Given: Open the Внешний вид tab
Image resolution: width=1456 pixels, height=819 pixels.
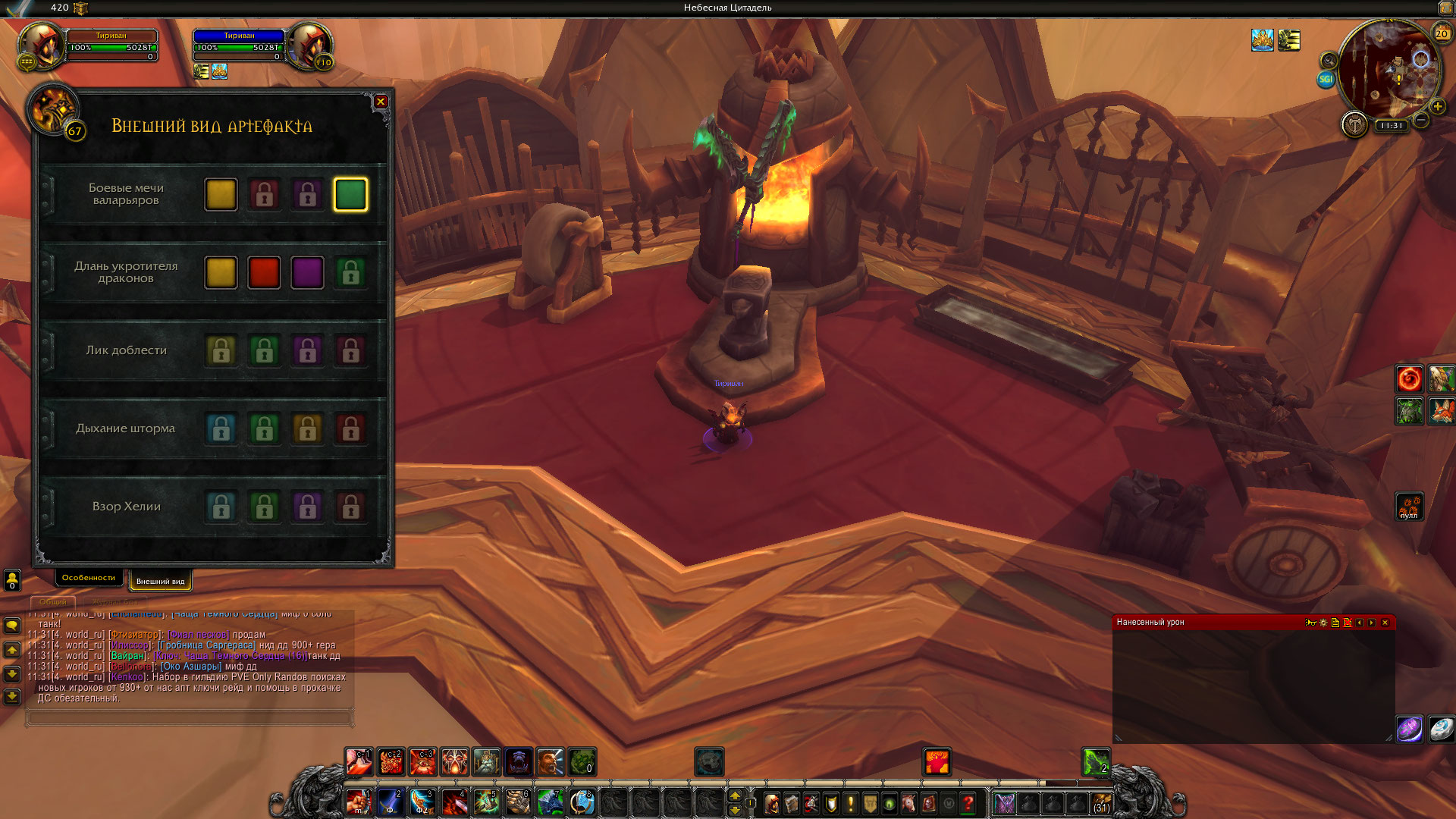Looking at the screenshot, I should 160,582.
